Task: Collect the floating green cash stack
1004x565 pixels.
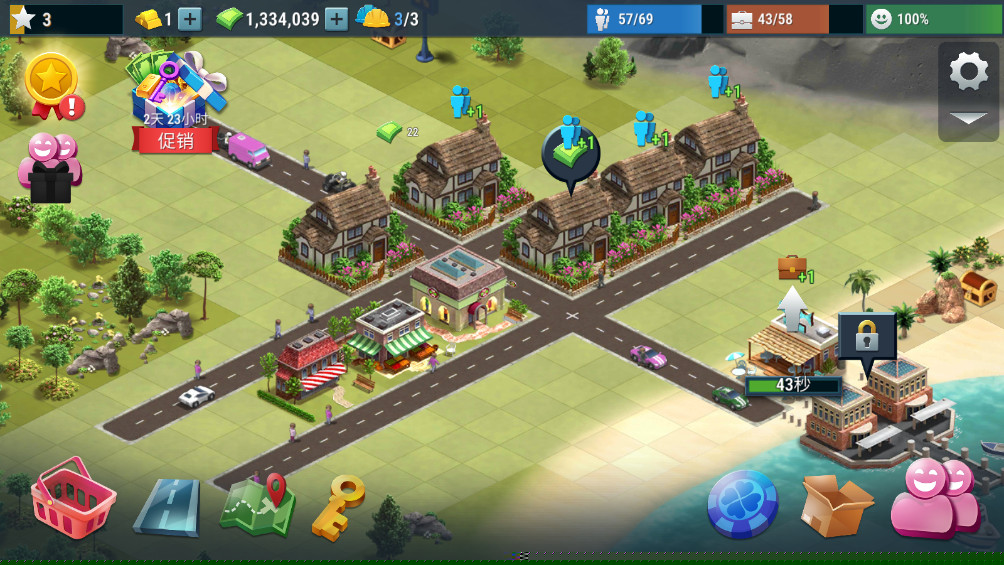Action: point(389,131)
